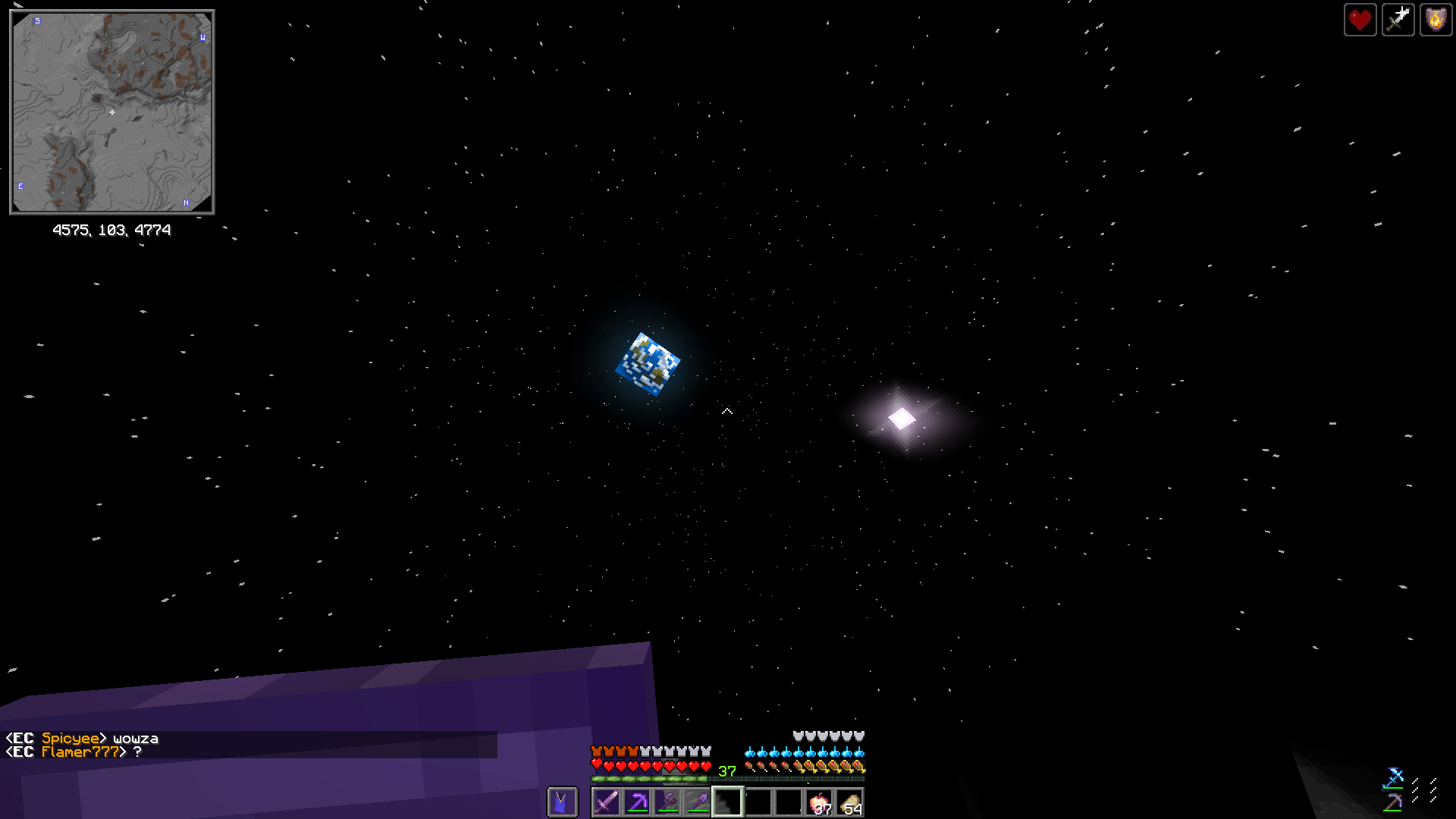1456x819 pixels.
Task: Click the coordinates text under the minimap
Action: (112, 230)
